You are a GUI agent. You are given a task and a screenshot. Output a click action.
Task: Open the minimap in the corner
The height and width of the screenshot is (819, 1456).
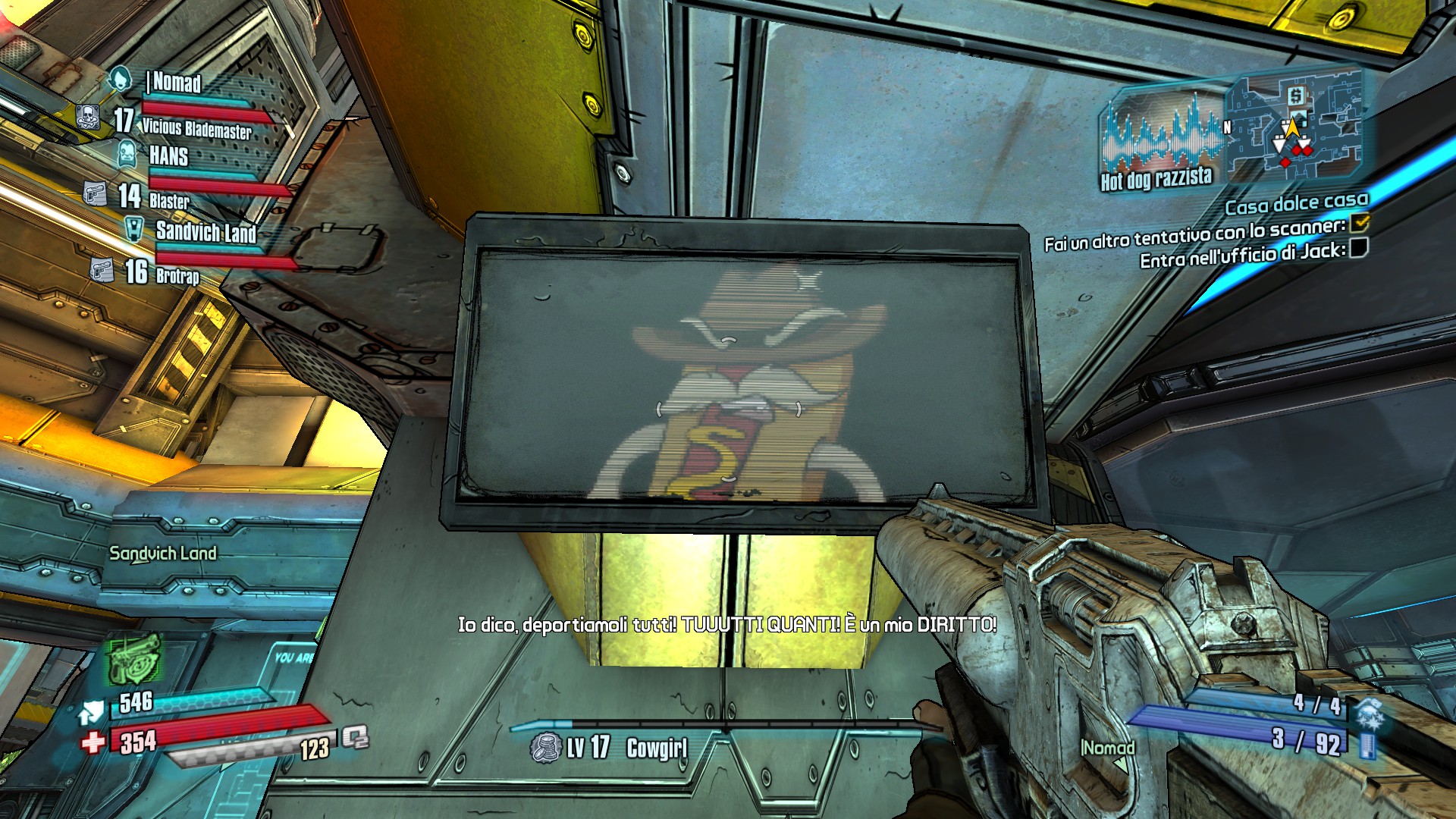coord(1295,125)
